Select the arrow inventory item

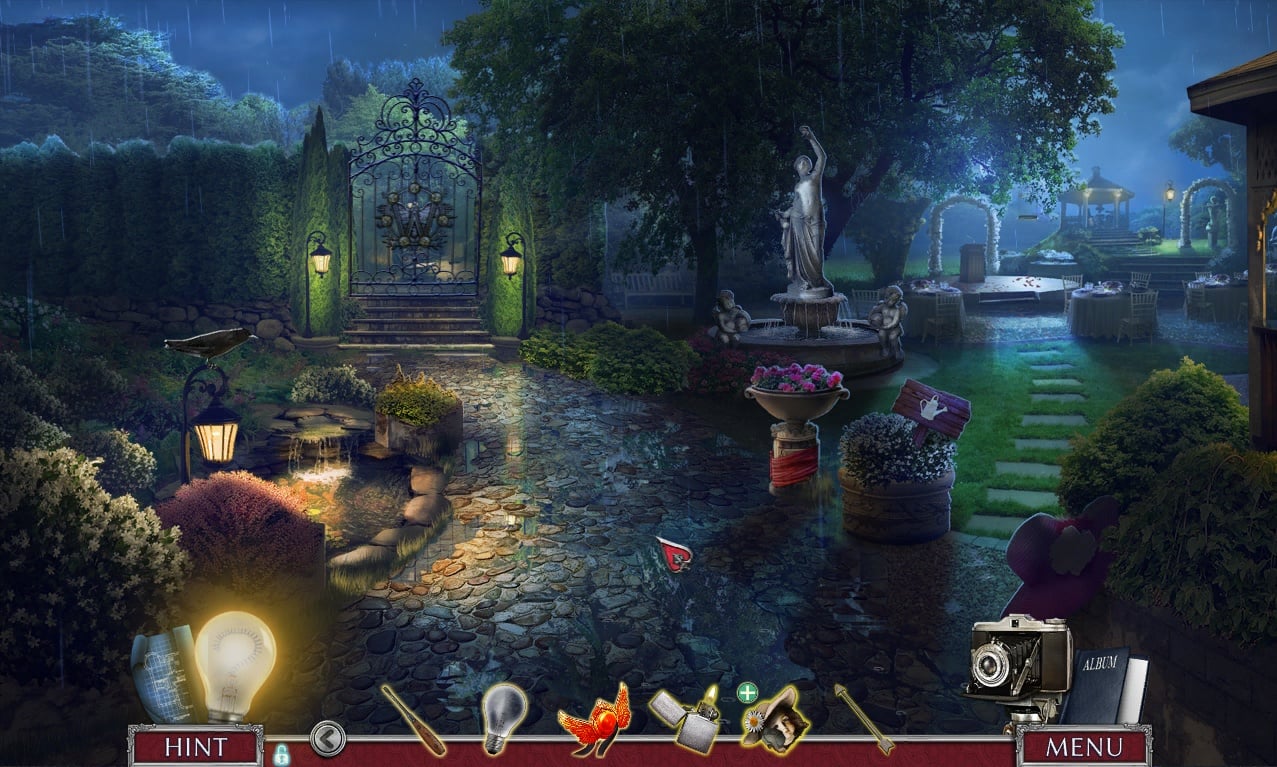pos(864,719)
